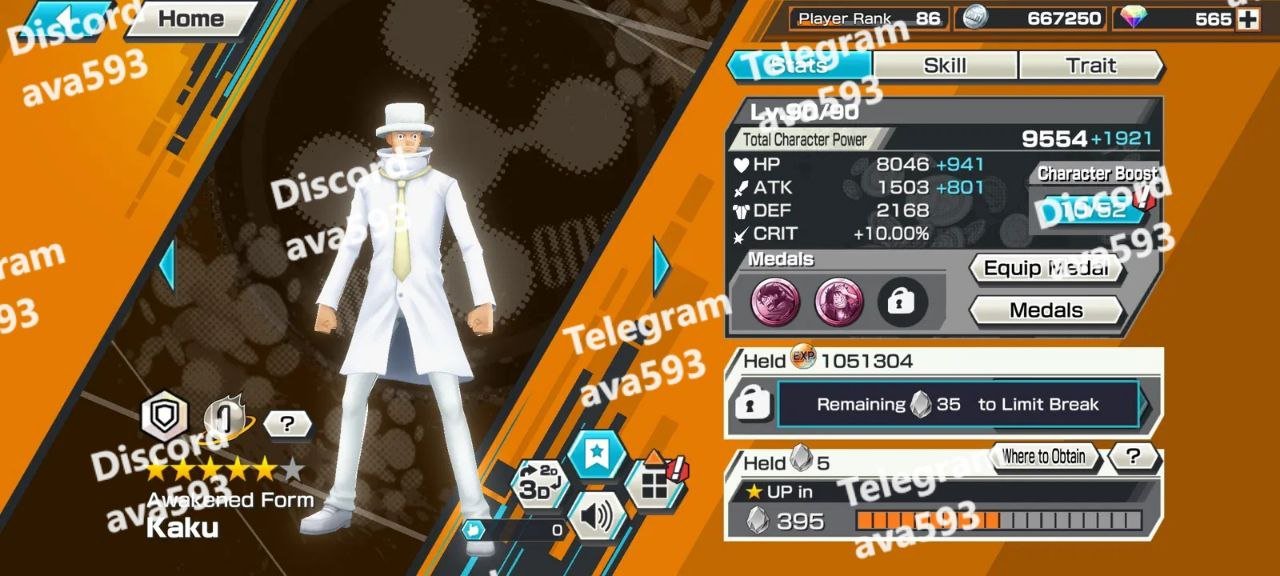Play the character voice via the speaker icon
The width and height of the screenshot is (1280, 576).
[596, 516]
